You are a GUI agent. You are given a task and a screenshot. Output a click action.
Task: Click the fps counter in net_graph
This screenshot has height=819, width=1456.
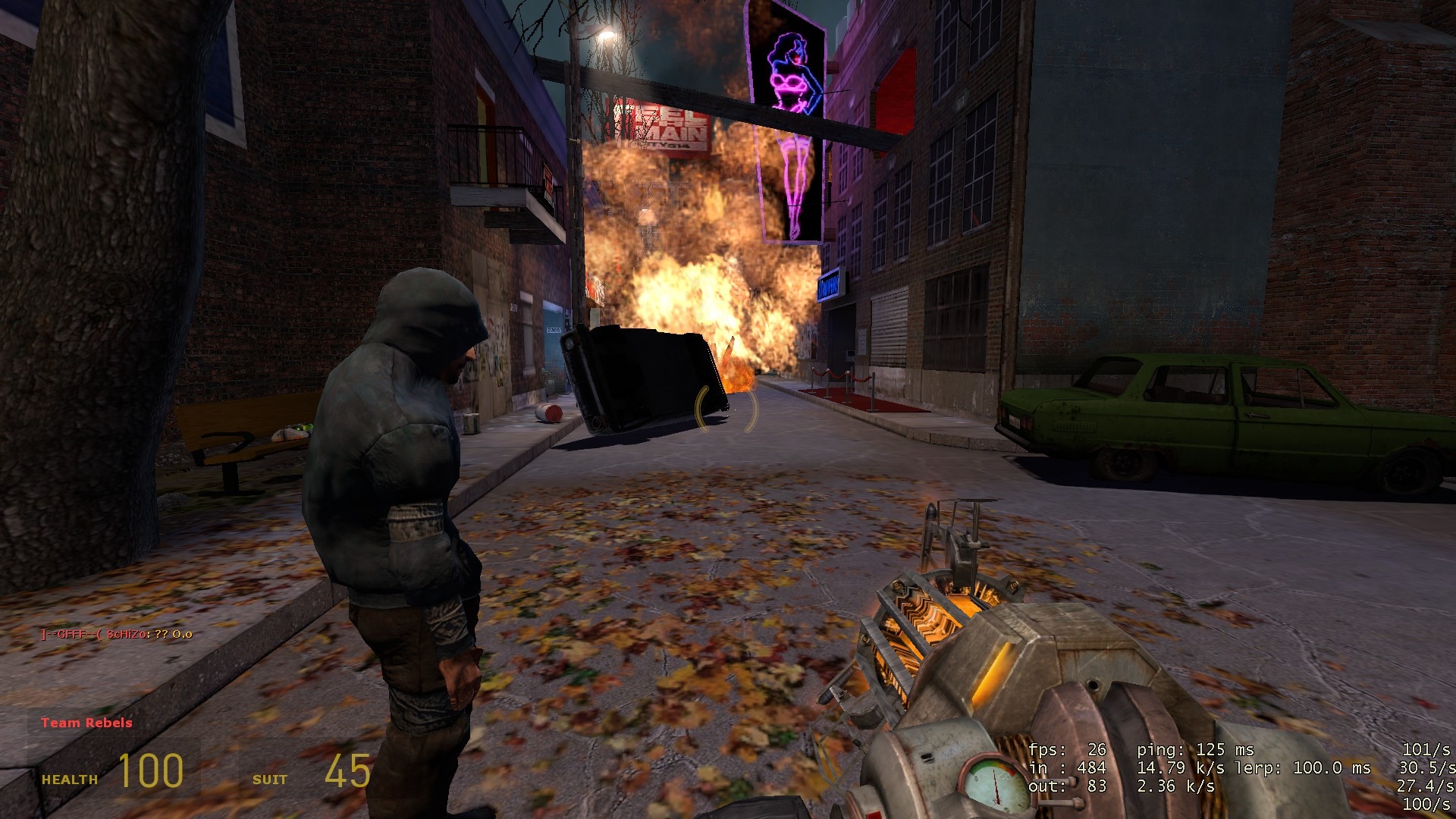1068,748
